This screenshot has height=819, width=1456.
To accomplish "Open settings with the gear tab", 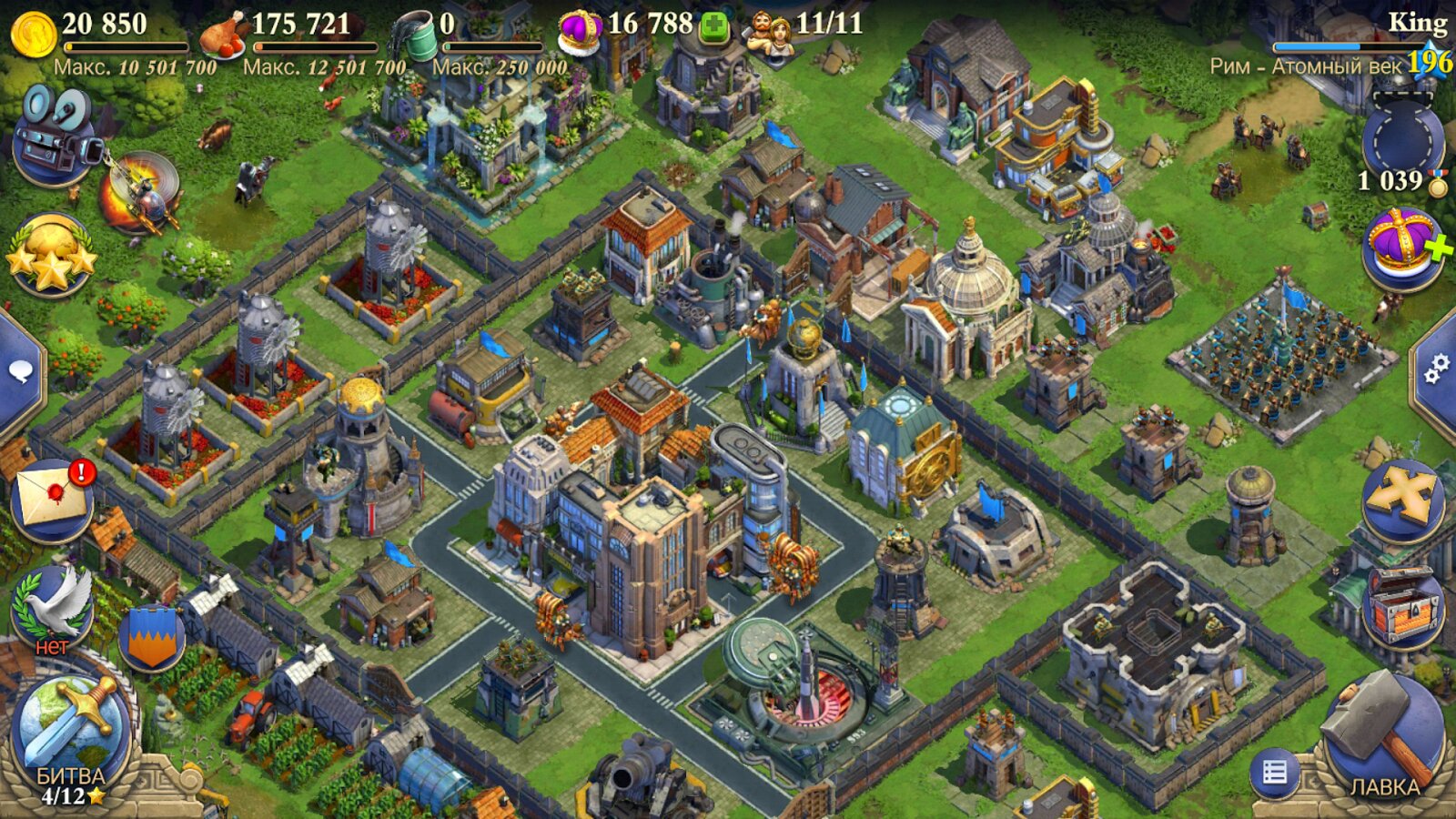I will click(1437, 369).
